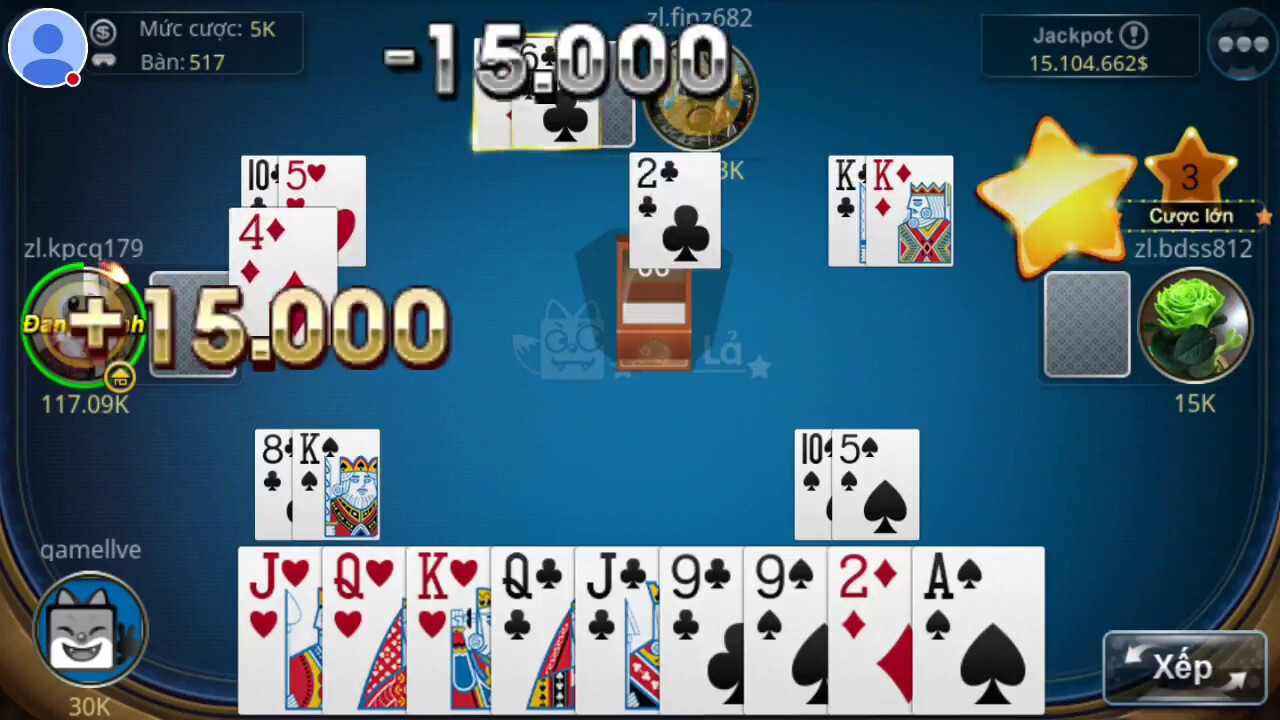Toggle selection of the Queen of Hearts
Viewport: 1280px width, 720px height.
click(x=360, y=630)
